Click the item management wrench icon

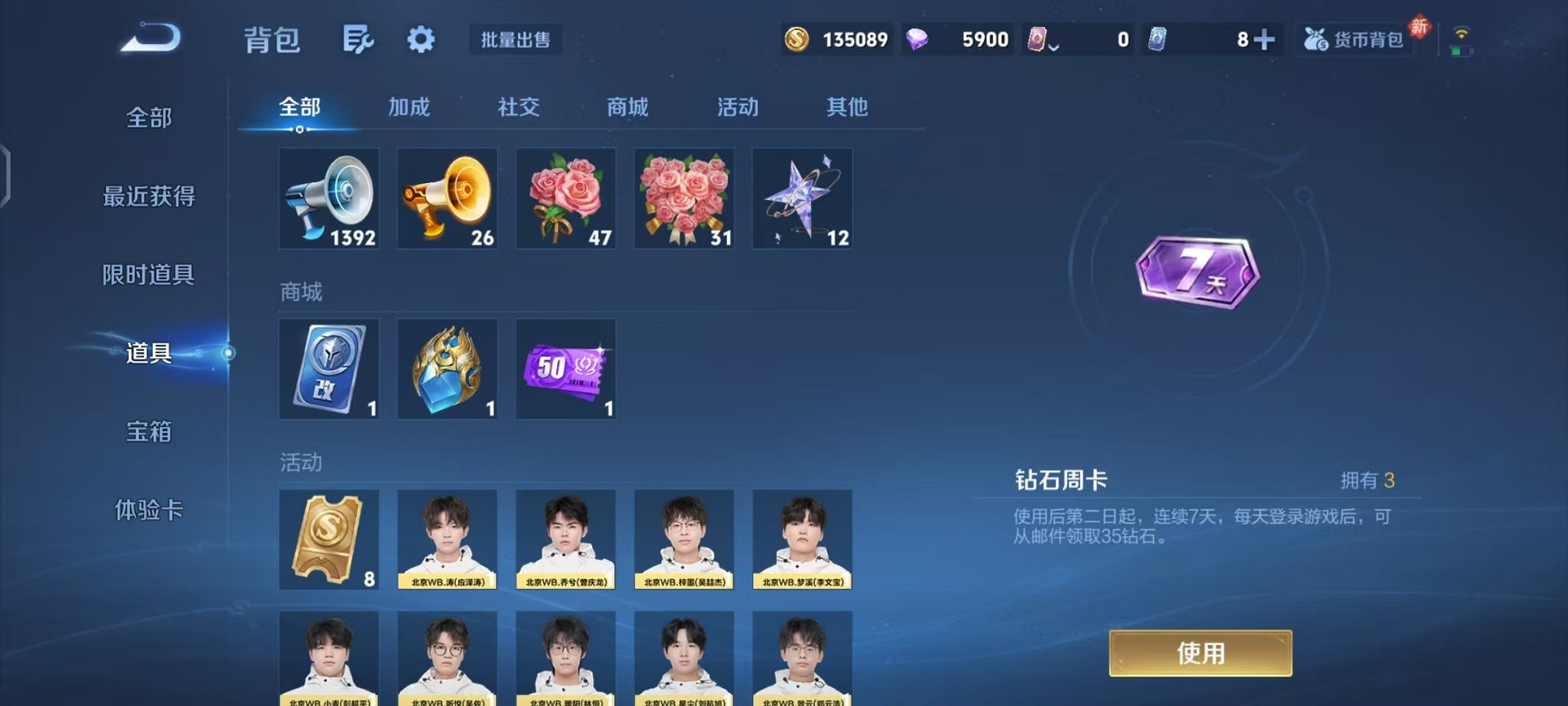(360, 37)
